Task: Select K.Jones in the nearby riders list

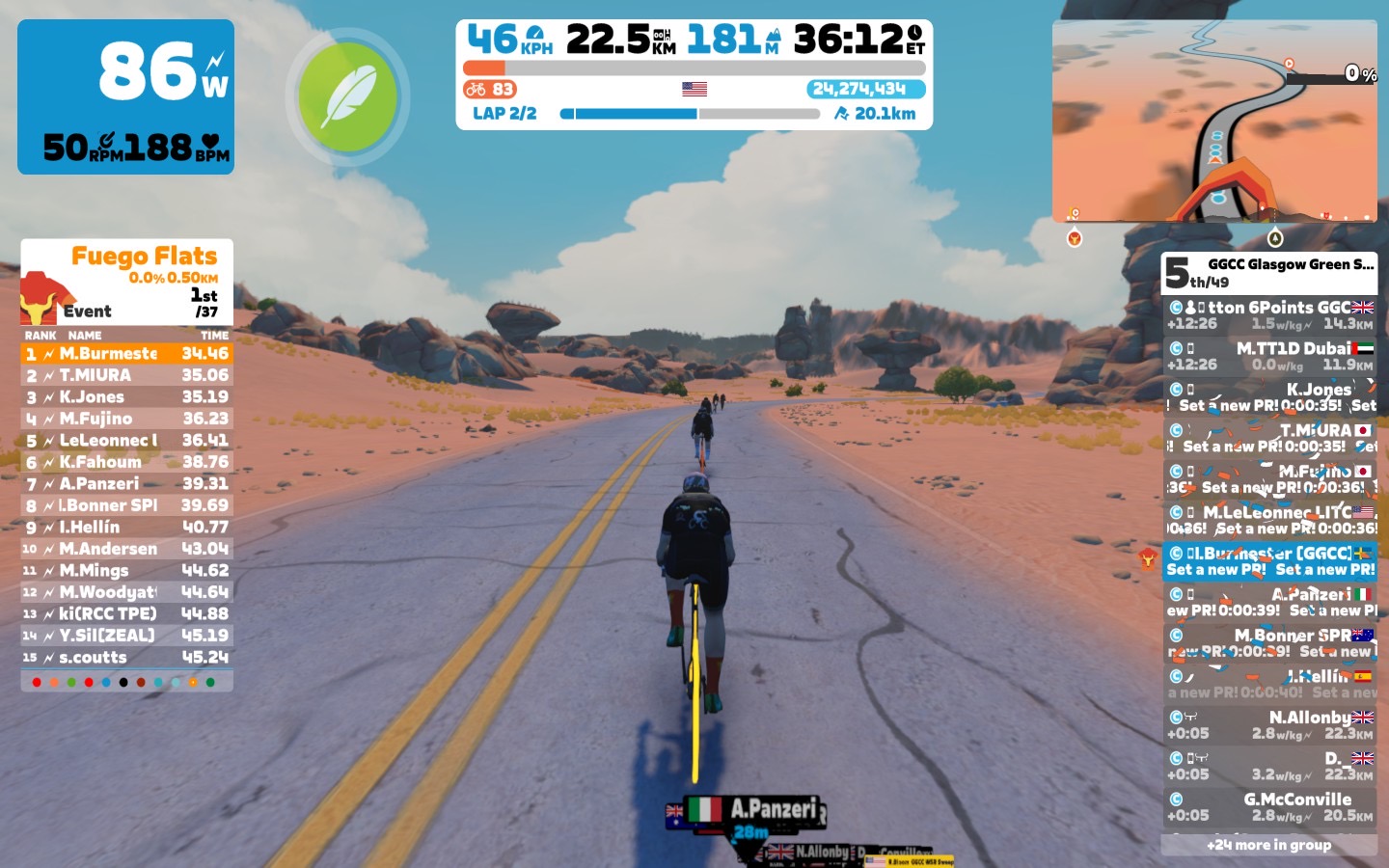Action: coord(1269,397)
